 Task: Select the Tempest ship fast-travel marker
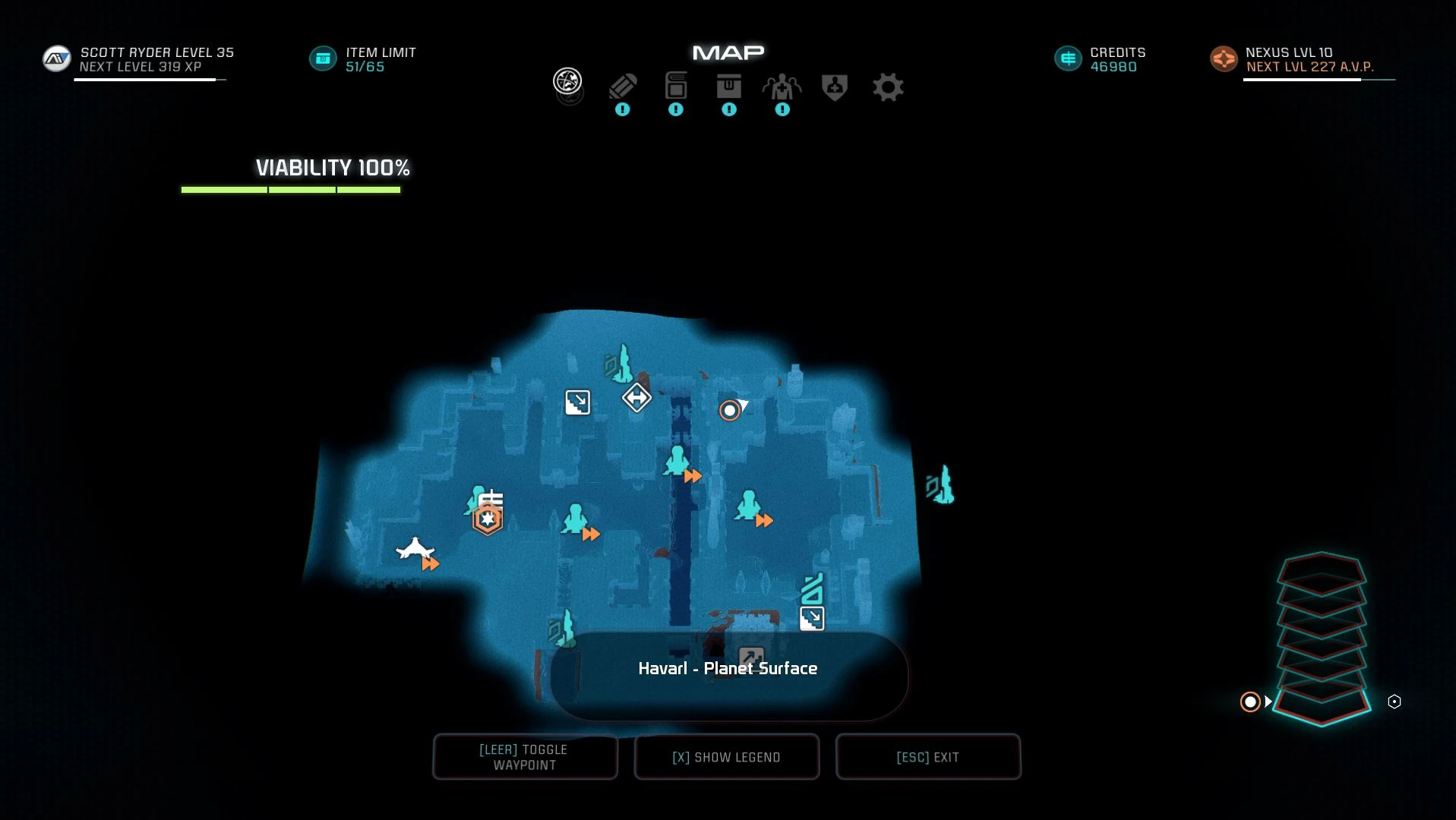point(415,548)
